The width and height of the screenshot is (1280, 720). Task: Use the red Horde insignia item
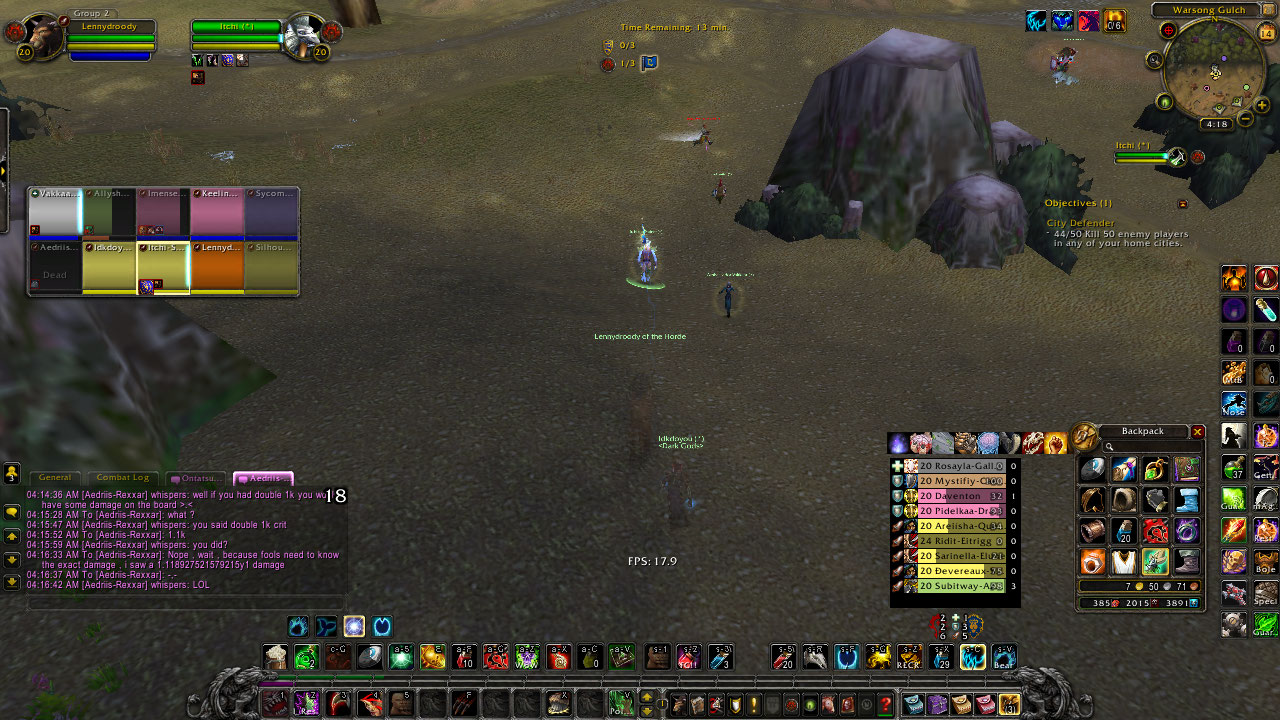(1155, 530)
